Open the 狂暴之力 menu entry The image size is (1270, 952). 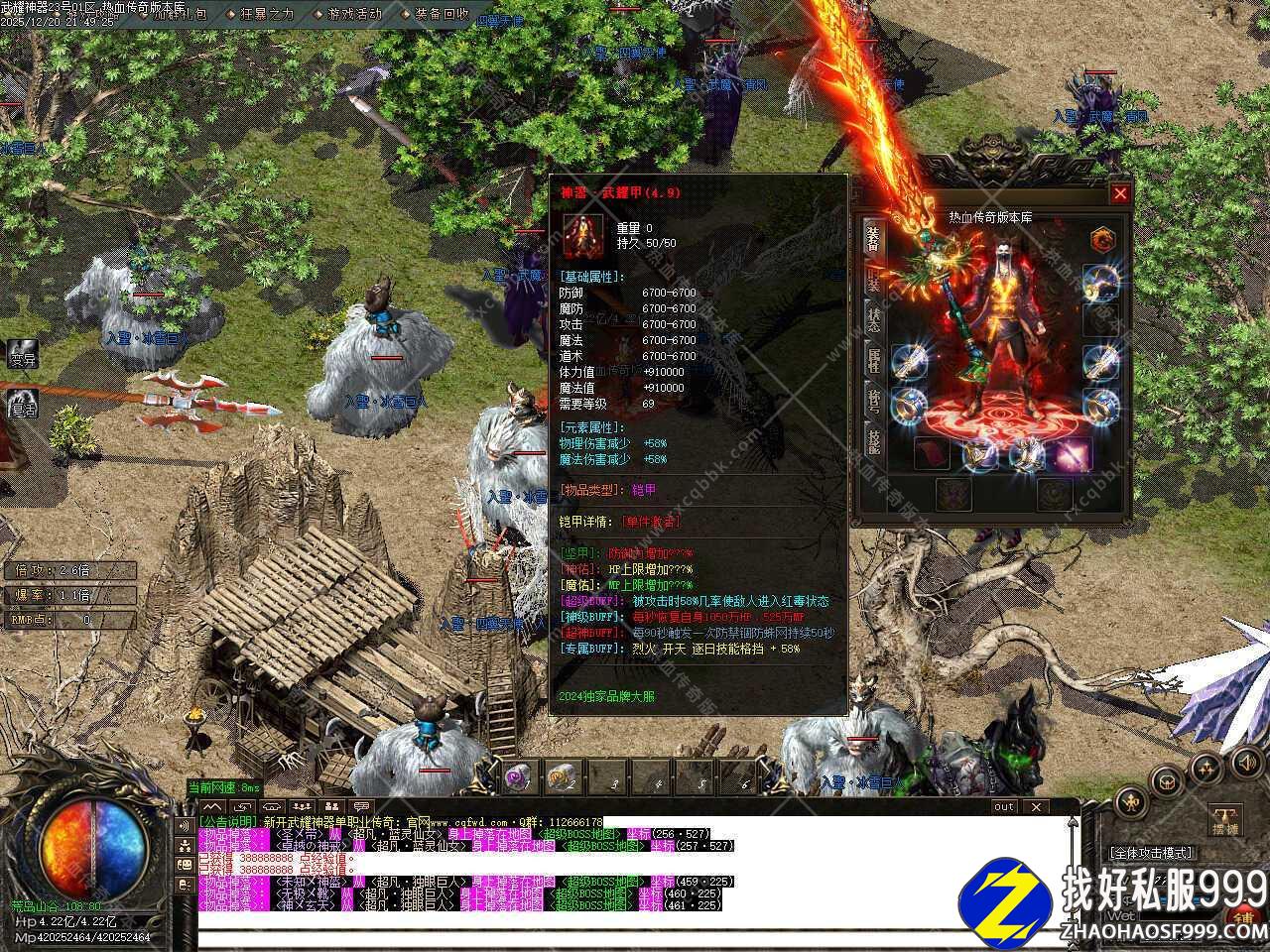pyautogui.click(x=266, y=14)
